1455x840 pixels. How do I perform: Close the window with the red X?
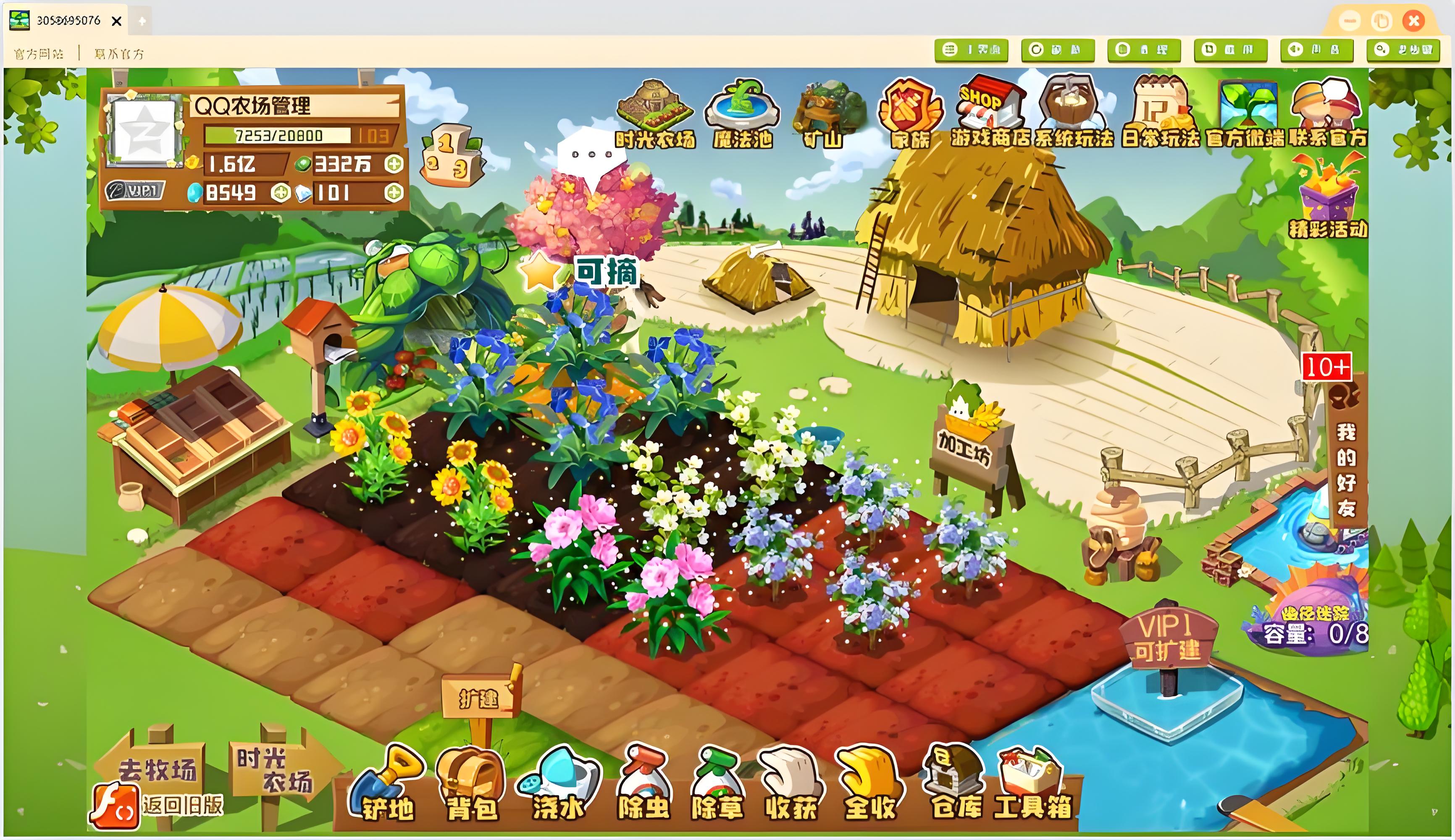click(1413, 21)
